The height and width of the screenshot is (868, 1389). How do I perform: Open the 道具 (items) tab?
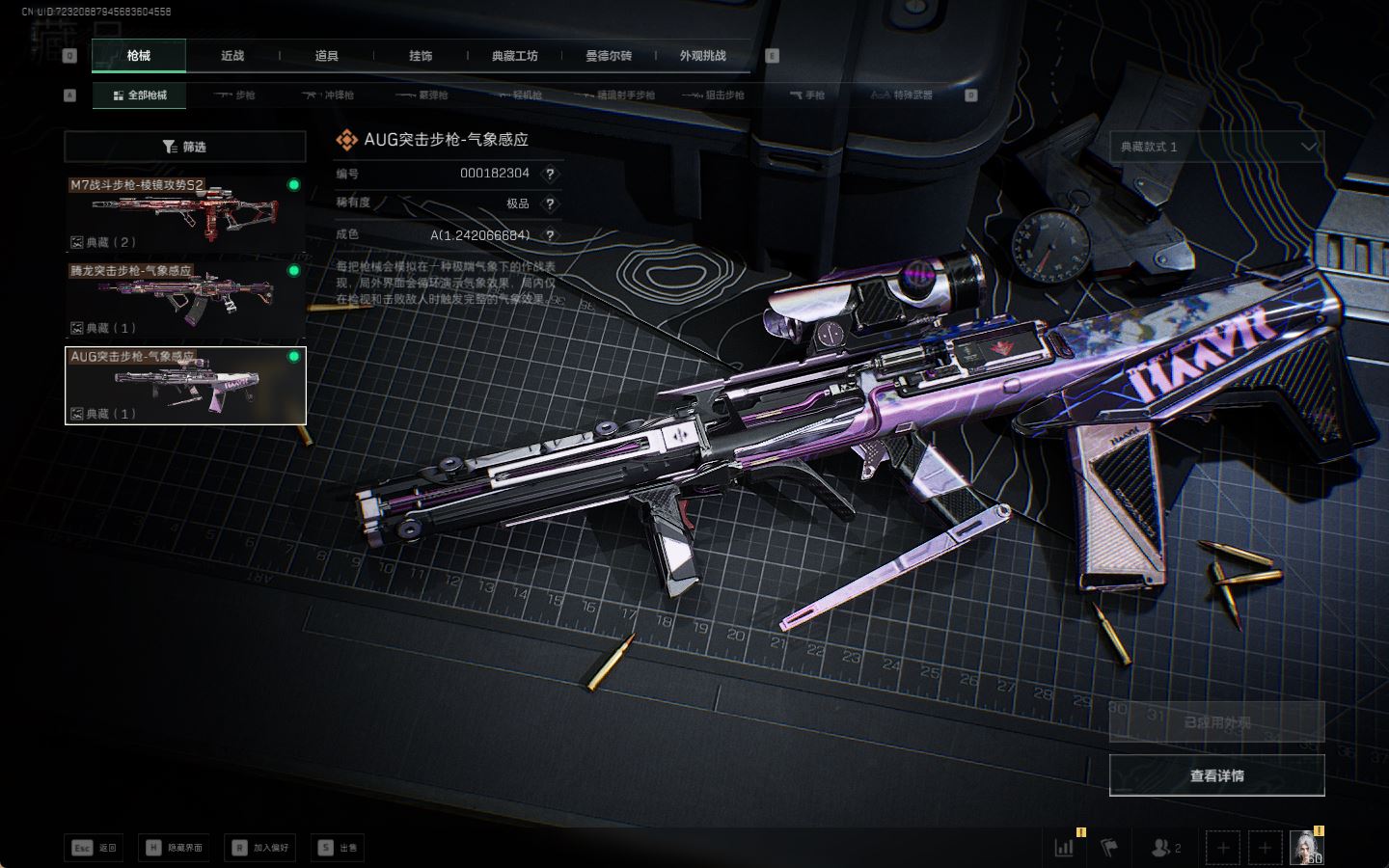tap(327, 56)
